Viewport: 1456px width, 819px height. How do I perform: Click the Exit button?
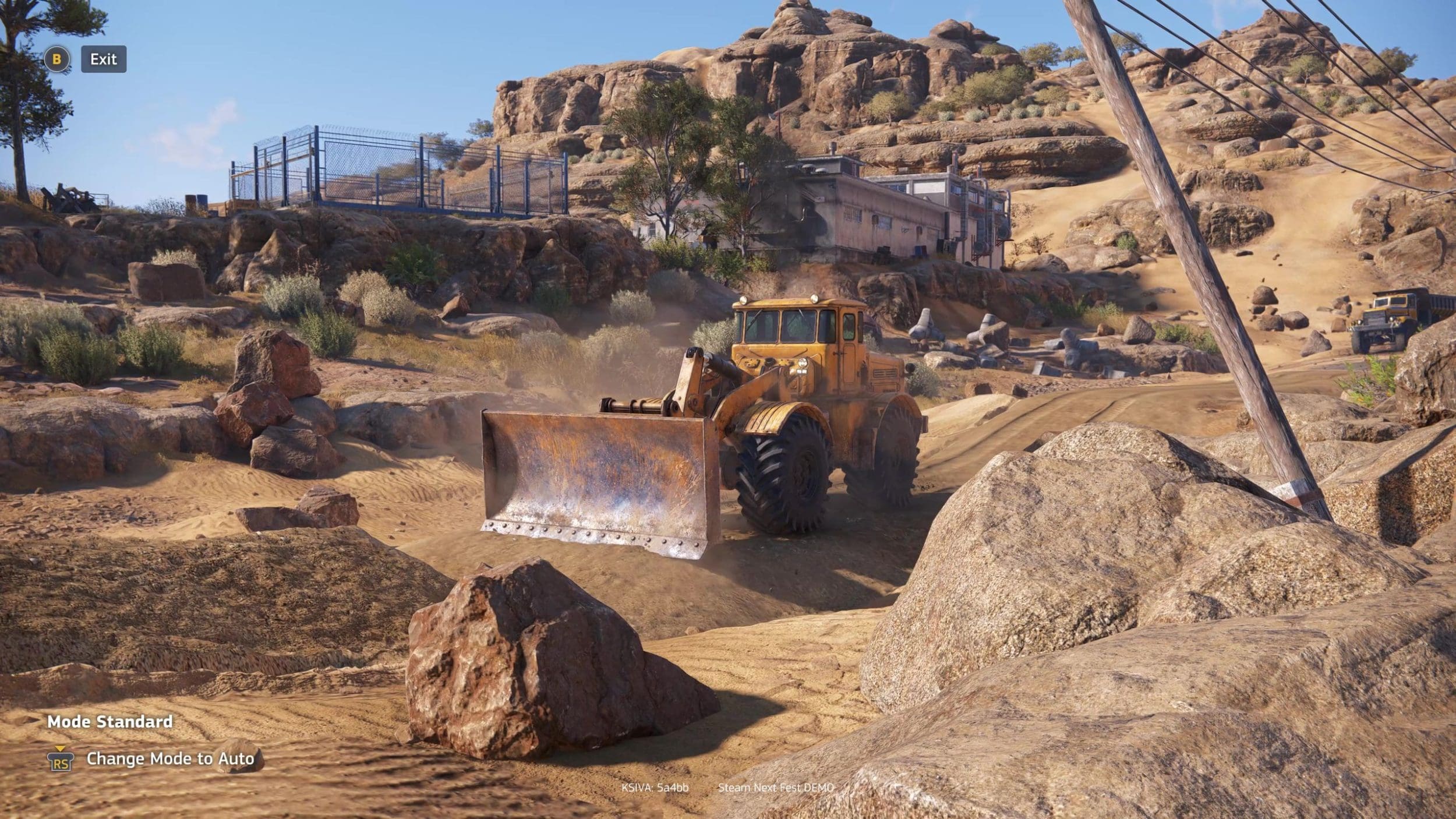pyautogui.click(x=103, y=59)
